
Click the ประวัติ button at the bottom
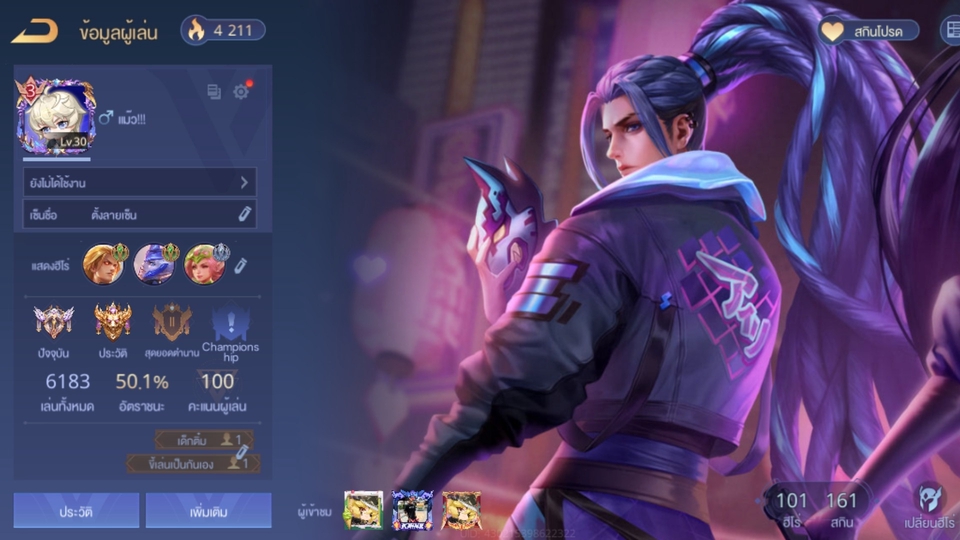[76, 510]
